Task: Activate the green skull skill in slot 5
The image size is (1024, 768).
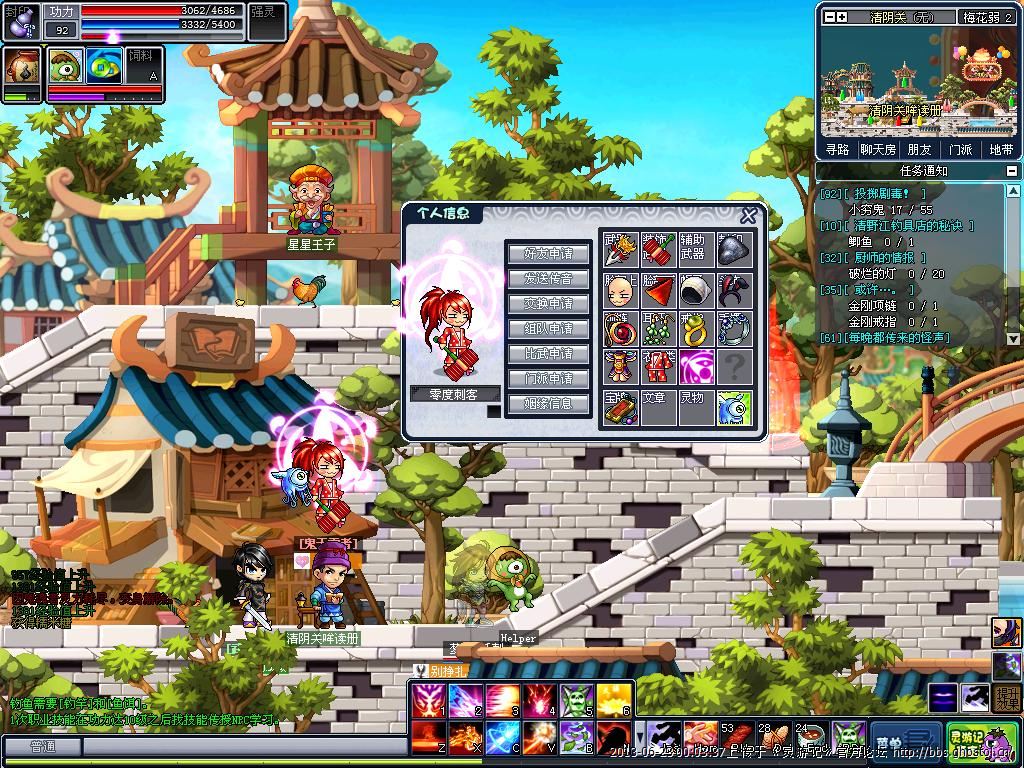Action: pyautogui.click(x=578, y=702)
